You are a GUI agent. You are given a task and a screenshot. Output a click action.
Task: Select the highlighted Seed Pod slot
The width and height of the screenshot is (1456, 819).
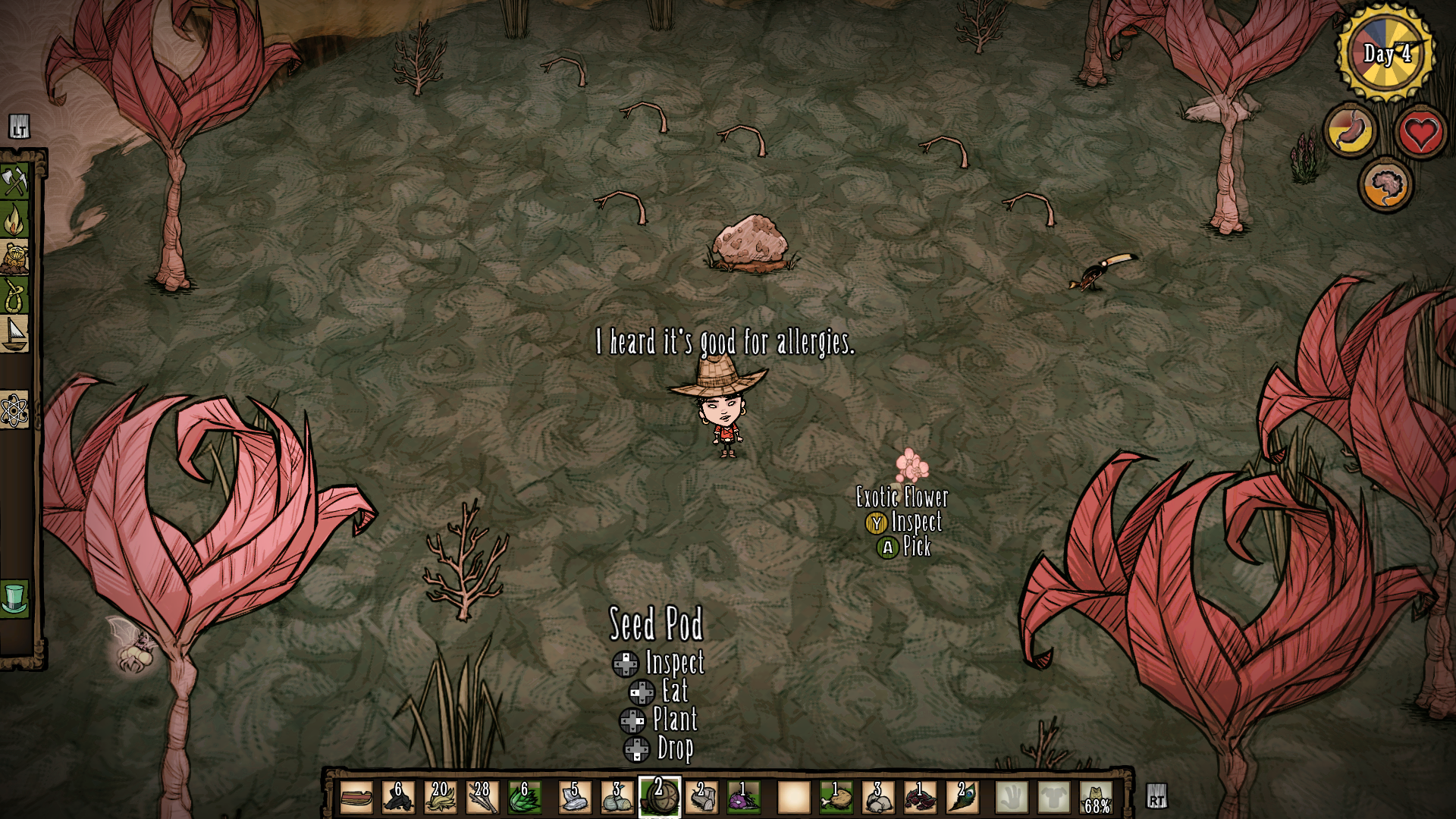(x=659, y=798)
